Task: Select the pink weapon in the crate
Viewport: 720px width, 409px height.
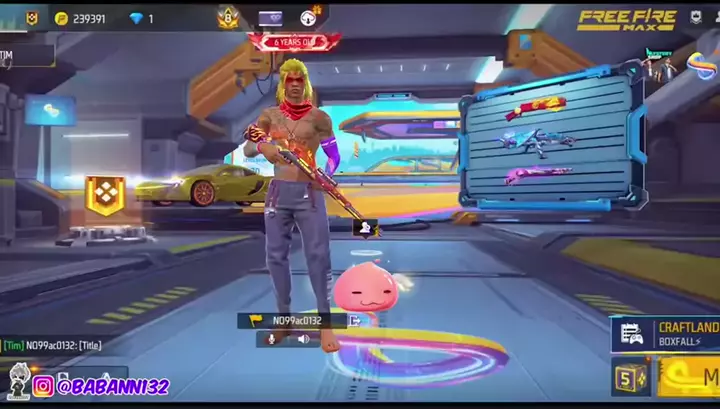Action: pyautogui.click(x=538, y=176)
